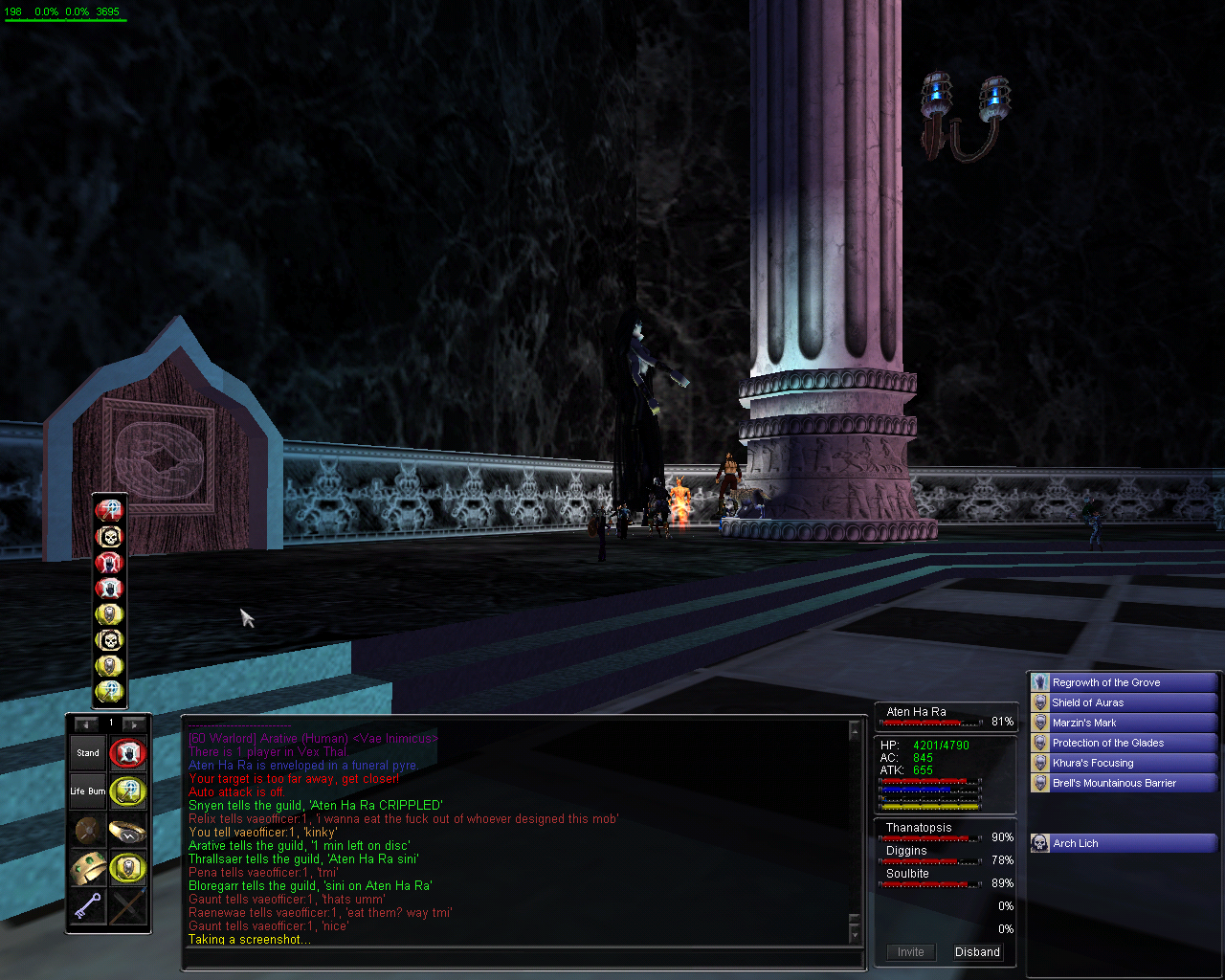Image resolution: width=1225 pixels, height=980 pixels.
Task: Click the Invite button
Action: (x=911, y=952)
